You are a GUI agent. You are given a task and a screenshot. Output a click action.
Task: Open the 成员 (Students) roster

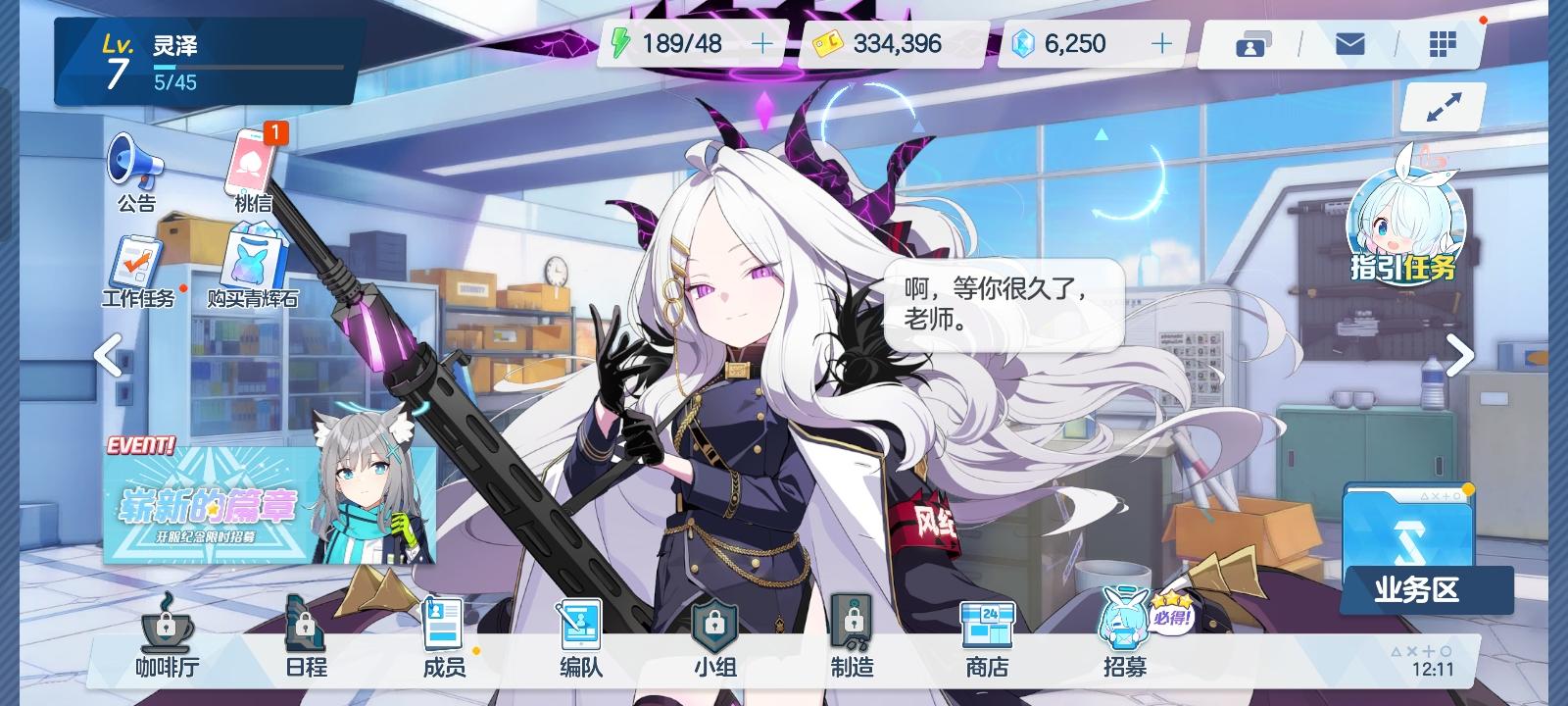click(x=443, y=637)
